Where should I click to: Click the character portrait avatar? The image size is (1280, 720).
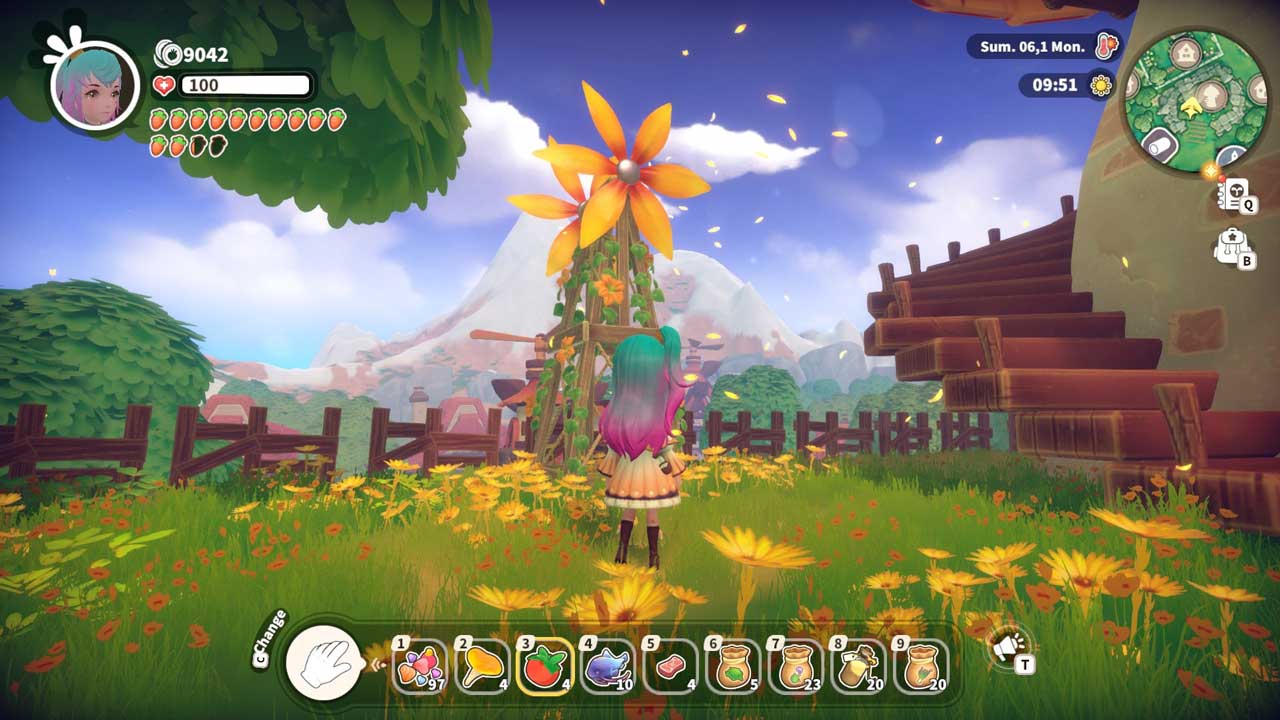click(x=96, y=84)
